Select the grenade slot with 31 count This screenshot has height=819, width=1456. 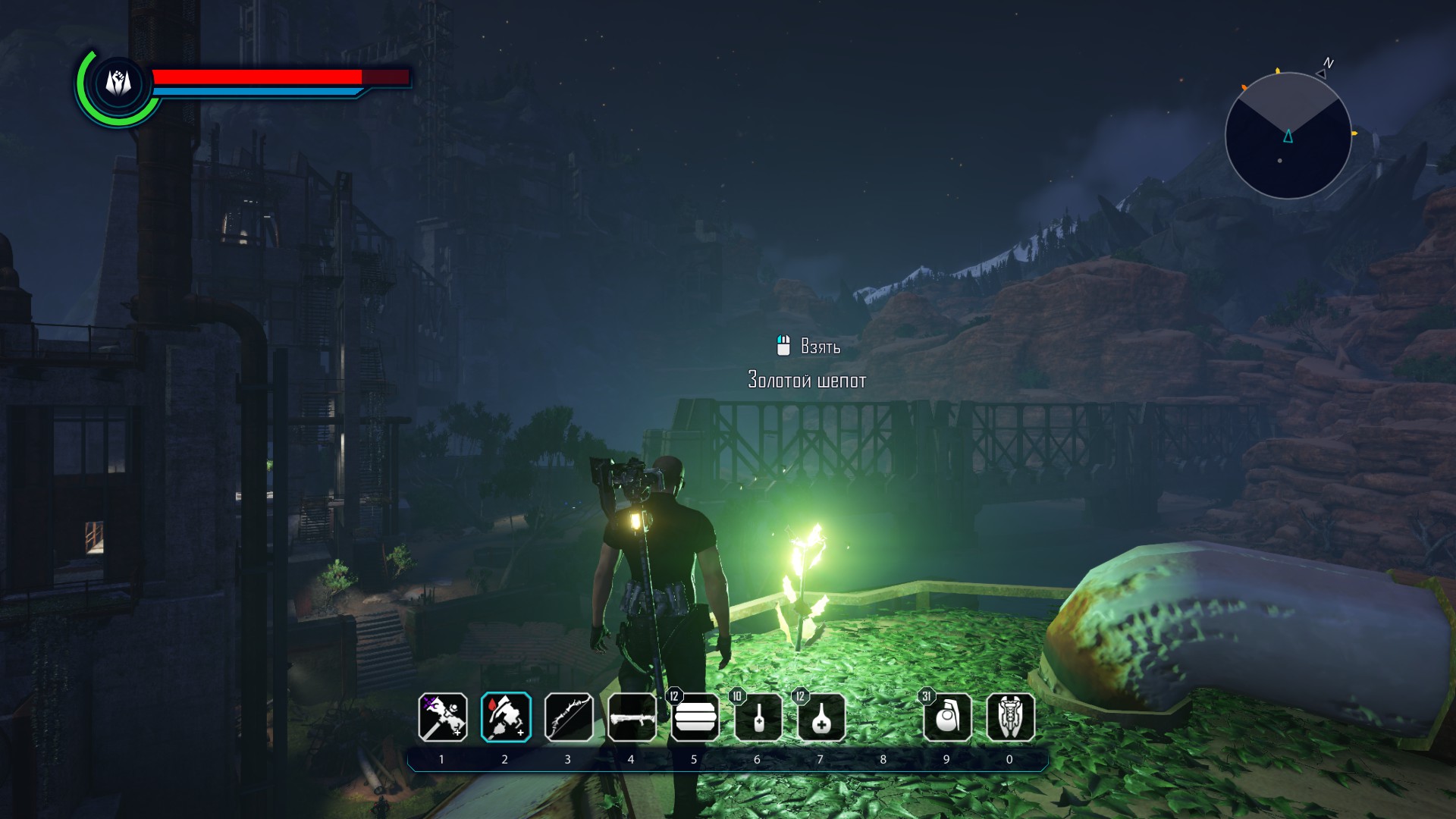[947, 717]
